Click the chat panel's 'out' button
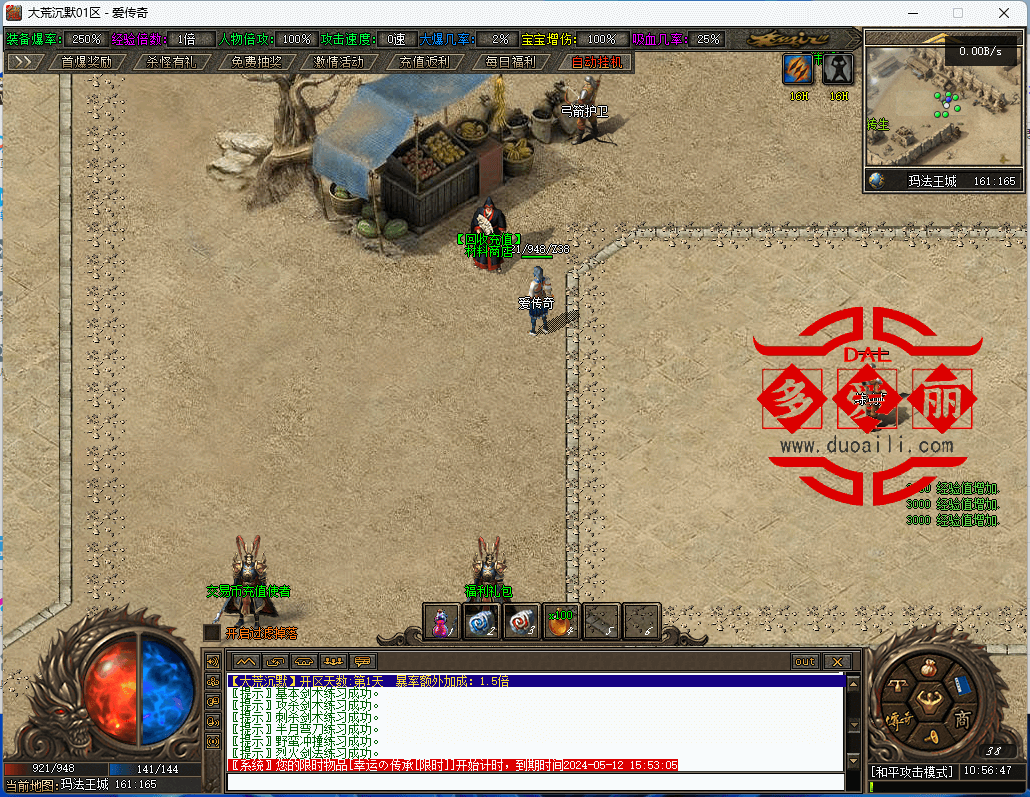1030x797 pixels. pos(804,661)
